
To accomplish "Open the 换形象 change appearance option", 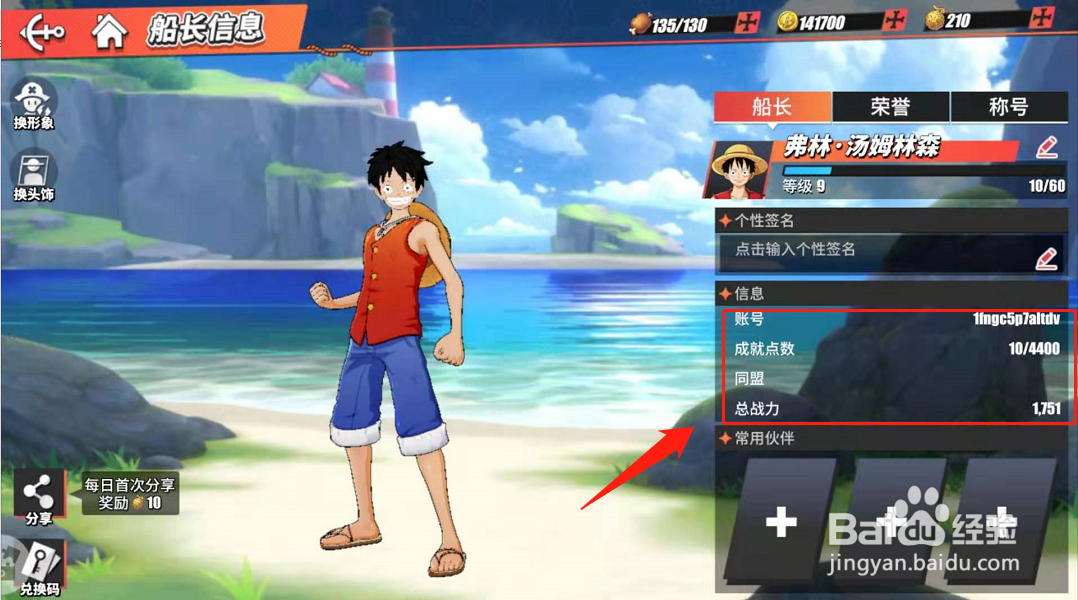I will coord(34,104).
